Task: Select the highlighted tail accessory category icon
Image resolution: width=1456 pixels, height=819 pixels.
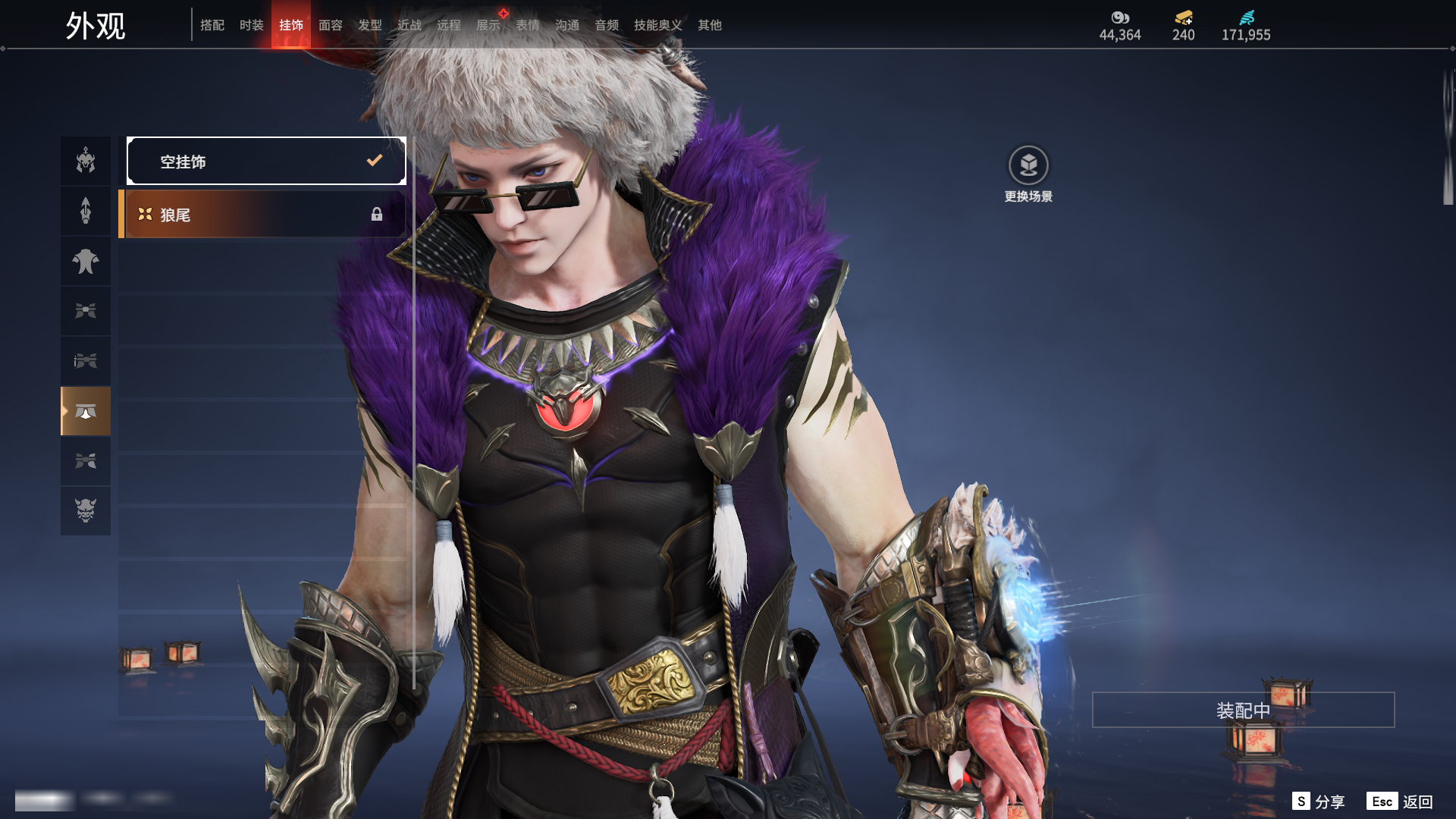Action: click(x=86, y=411)
